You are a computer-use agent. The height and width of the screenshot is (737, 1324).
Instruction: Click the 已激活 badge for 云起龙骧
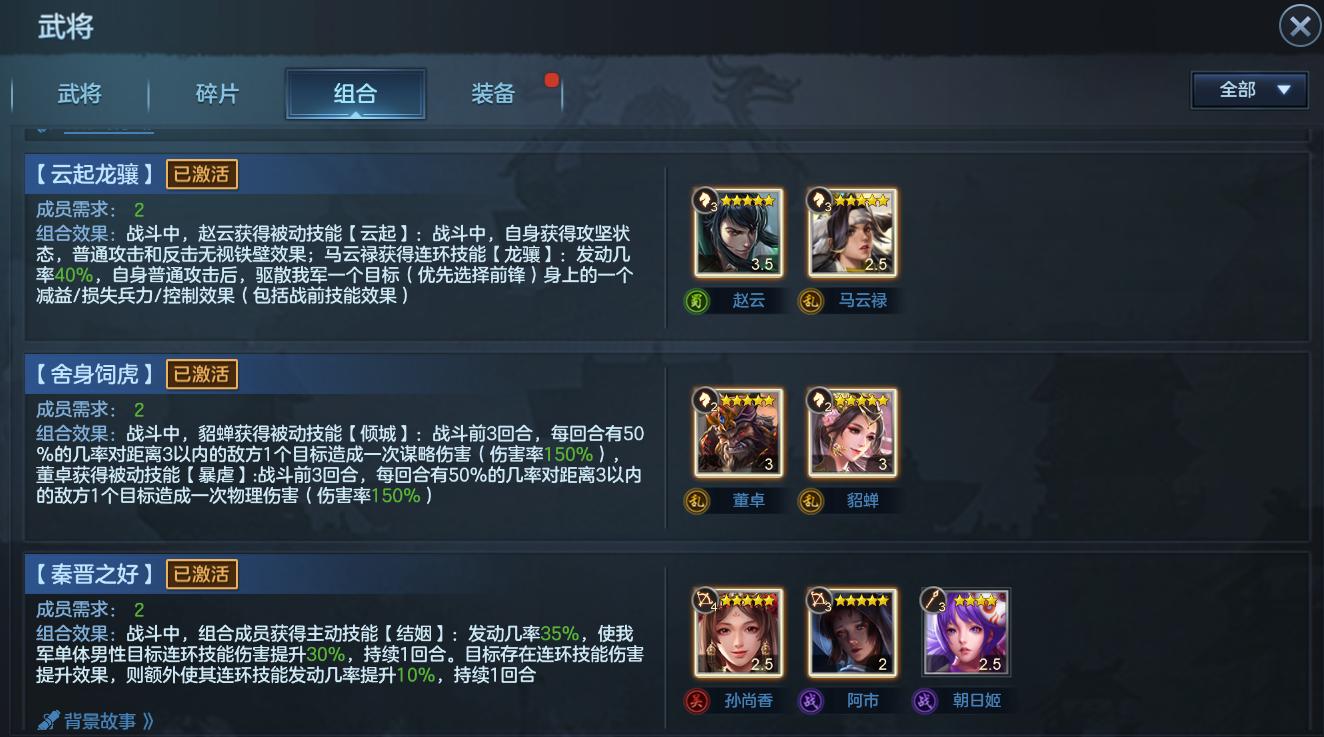[203, 174]
